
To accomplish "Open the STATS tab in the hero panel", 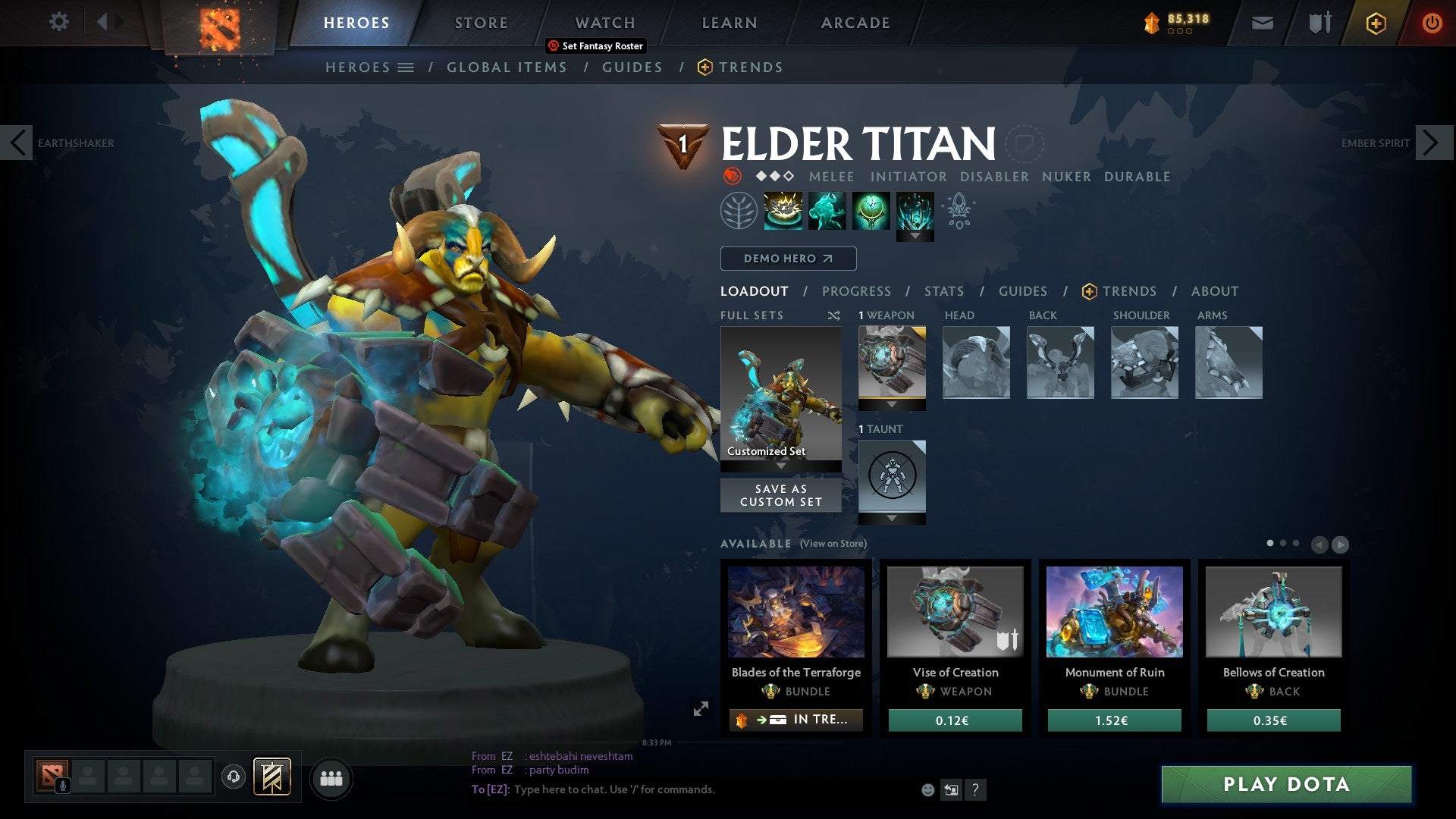I will pyautogui.click(x=944, y=291).
